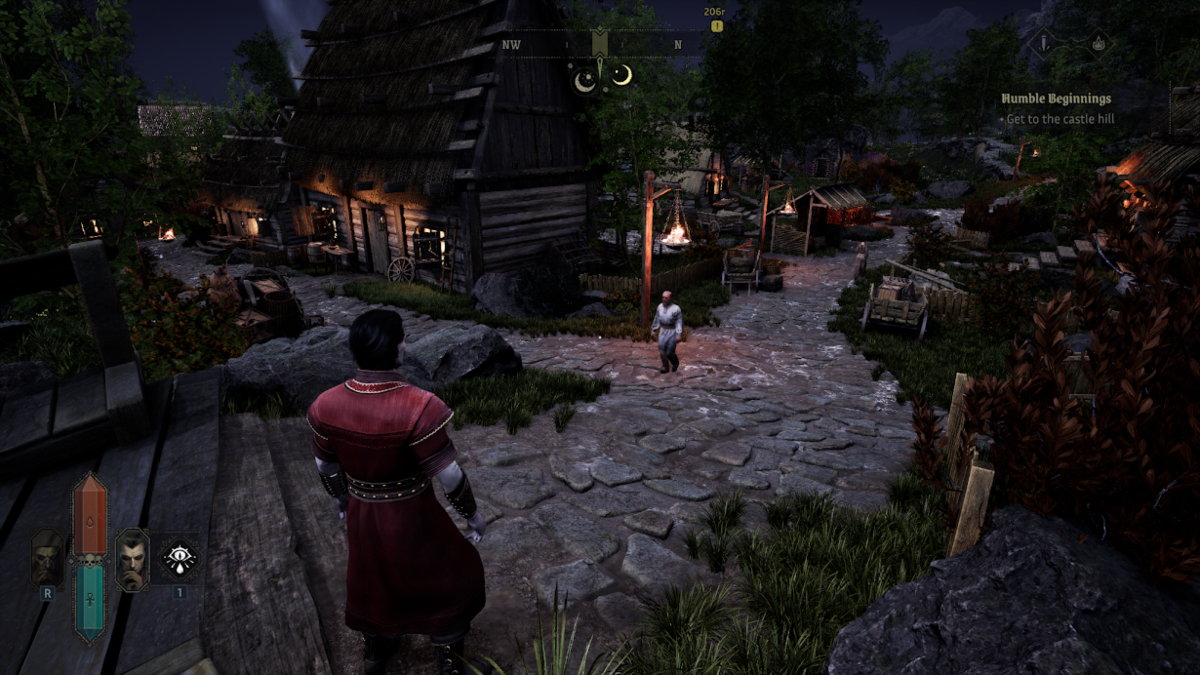This screenshot has height=675, width=1200.
Task: Open the Humble Beginnings quest tracker
Action: (x=1057, y=99)
